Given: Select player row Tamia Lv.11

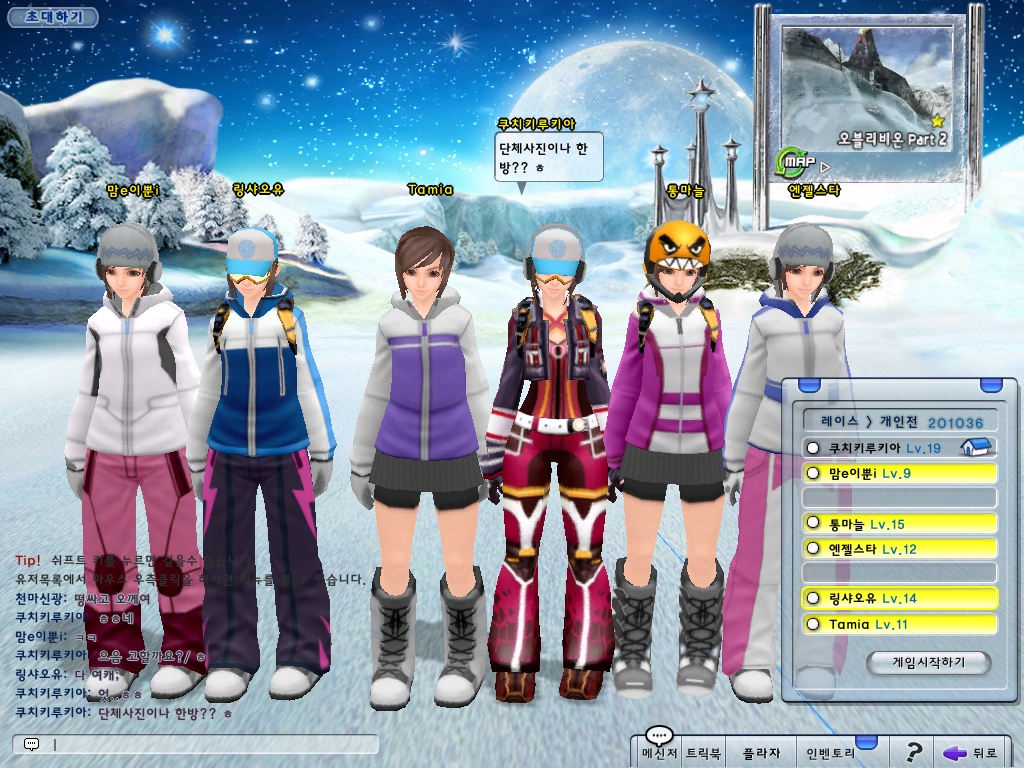Looking at the screenshot, I should point(898,624).
